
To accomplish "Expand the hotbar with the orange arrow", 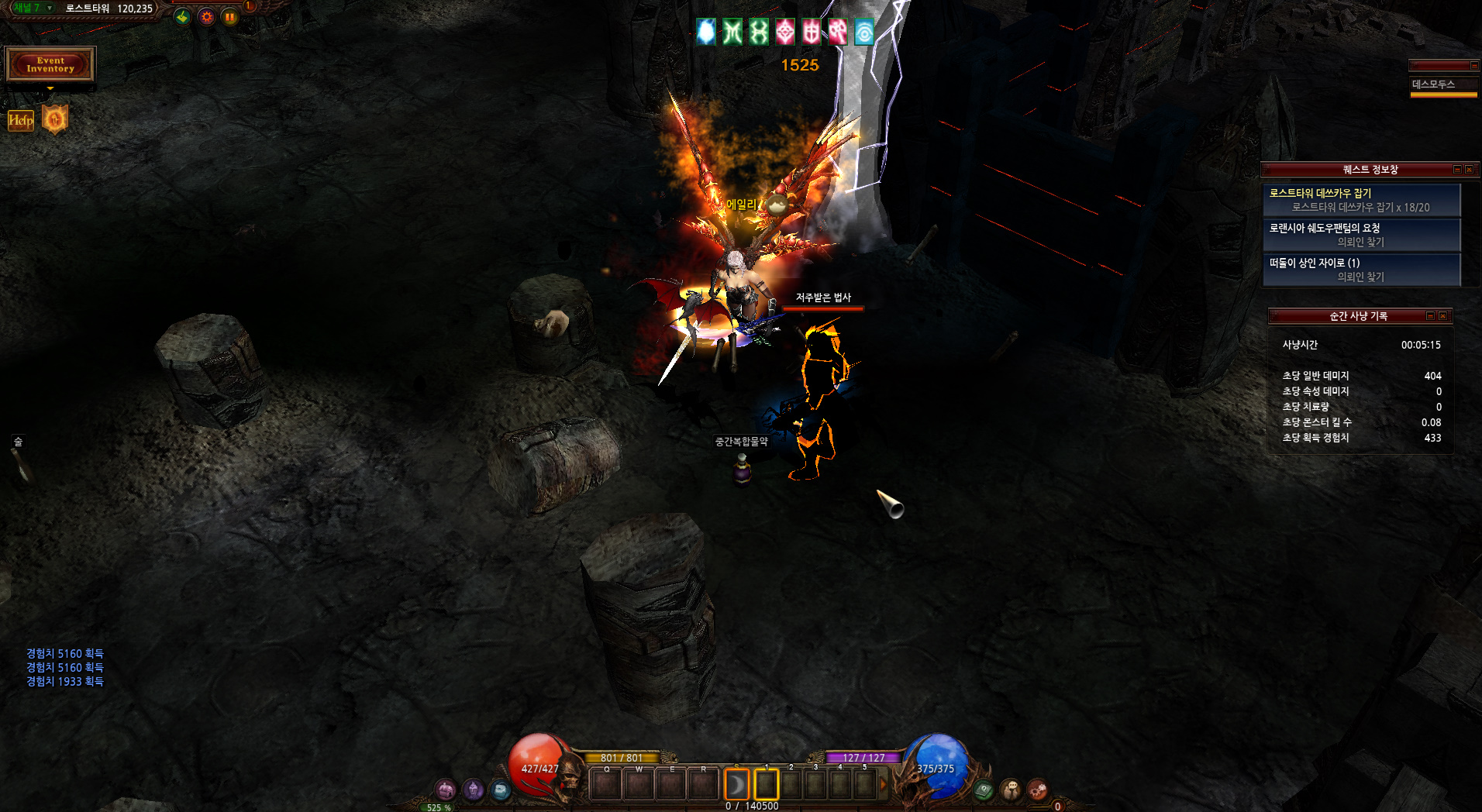I will click(883, 785).
